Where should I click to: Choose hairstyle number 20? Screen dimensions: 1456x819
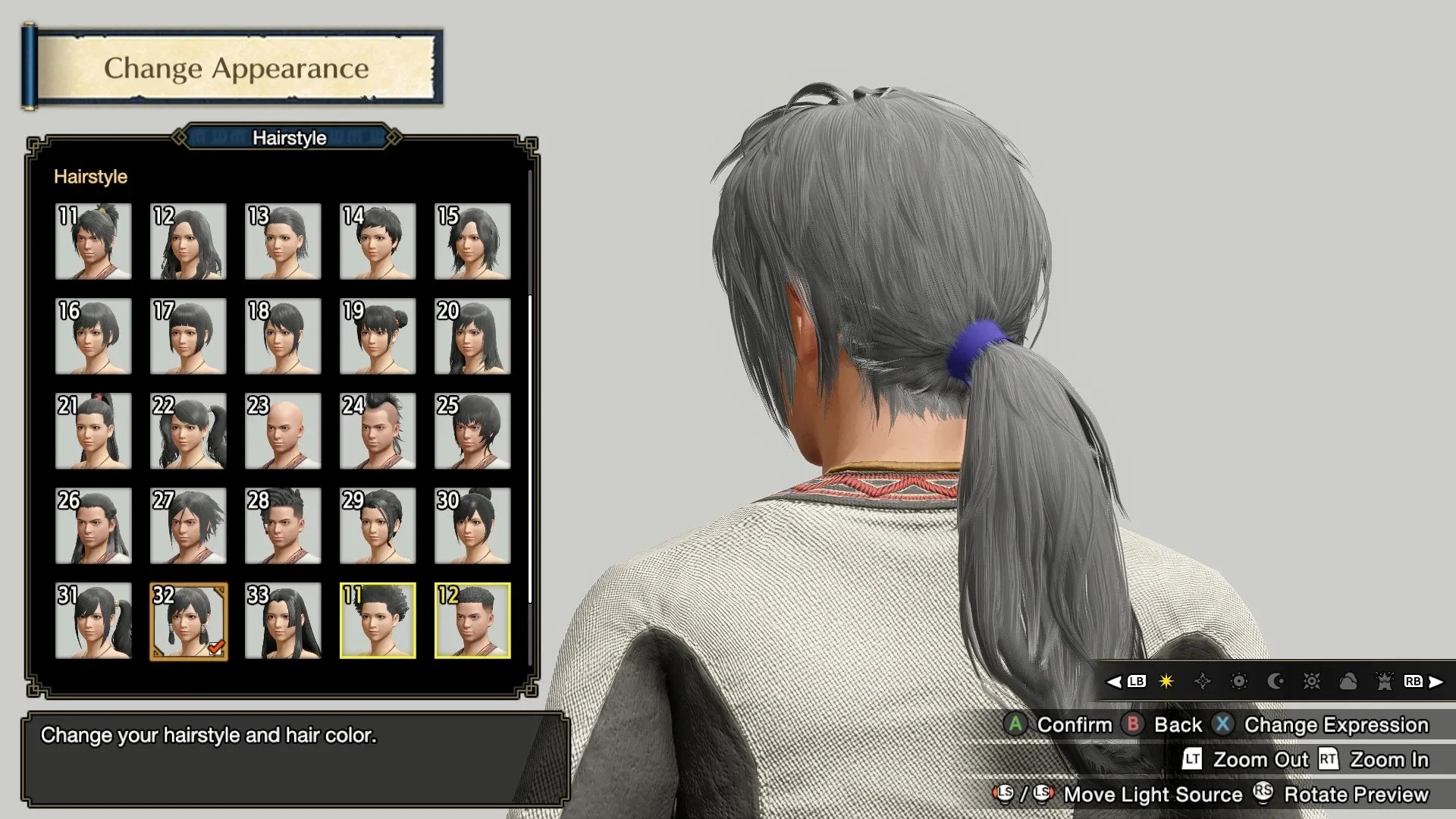(472, 336)
